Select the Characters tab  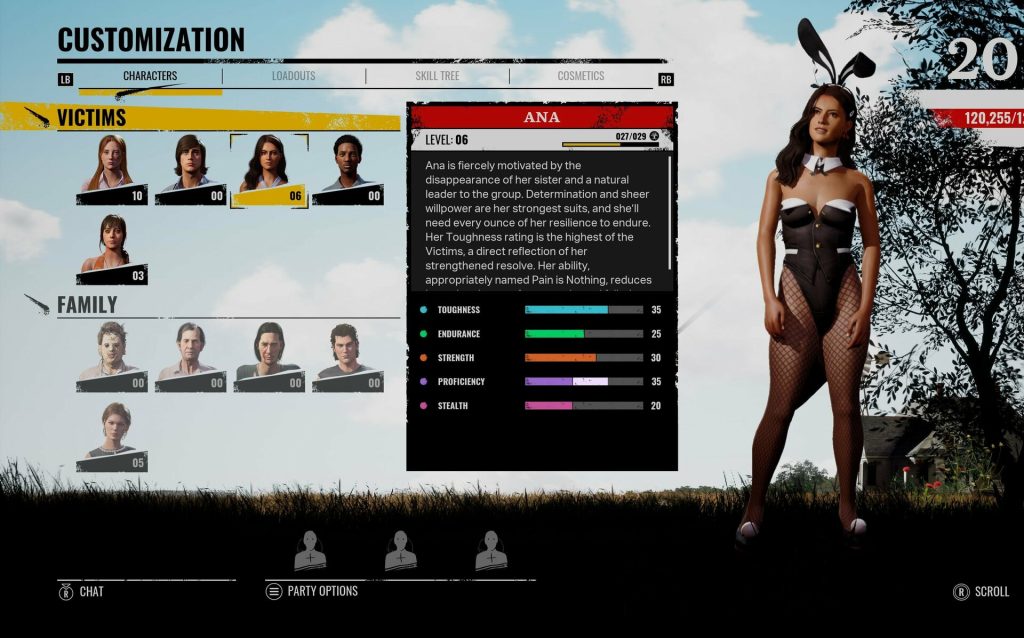pos(150,76)
